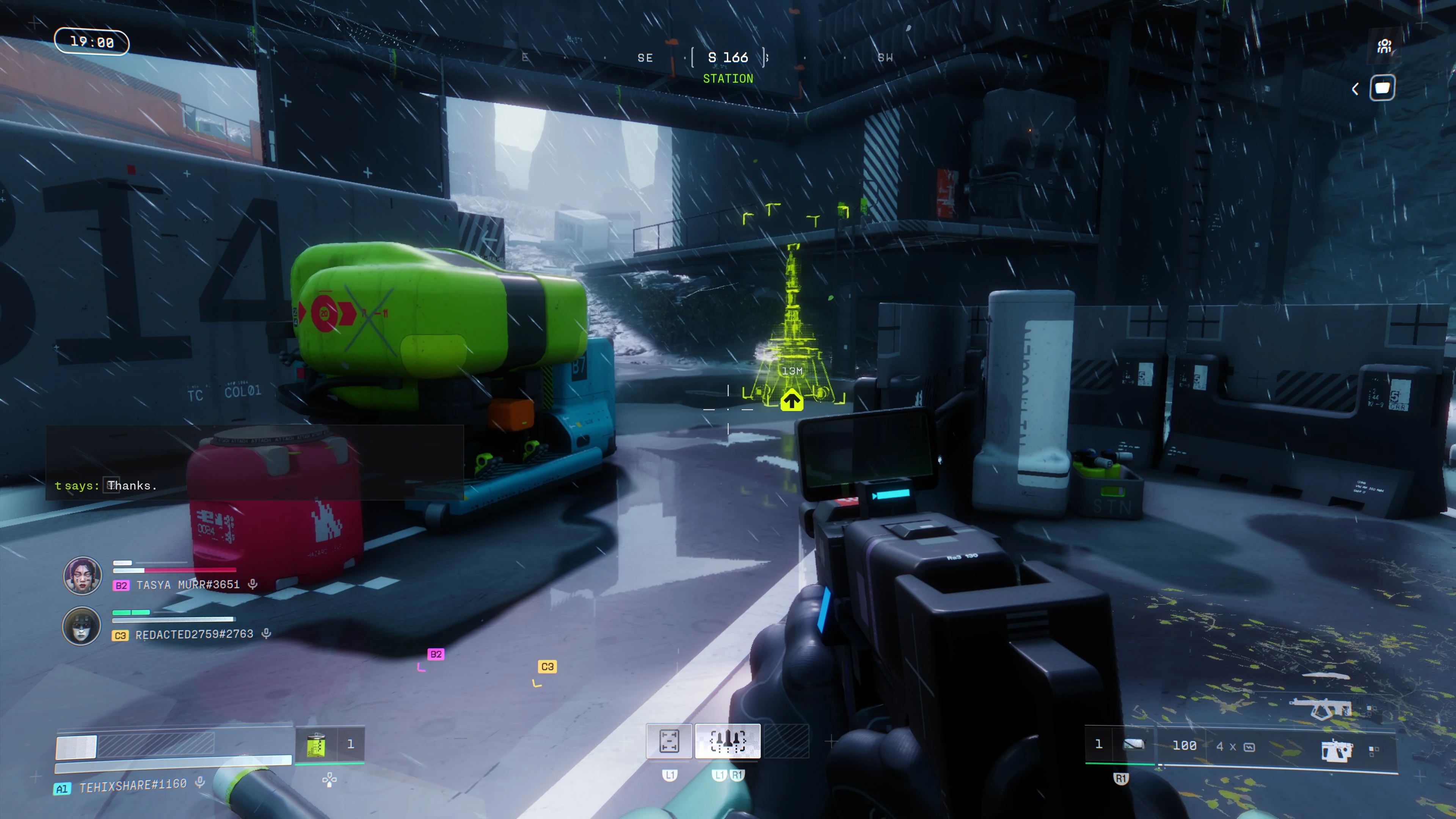Select the yellow C3 teammate marker
1456x819 pixels.
pyautogui.click(x=547, y=667)
